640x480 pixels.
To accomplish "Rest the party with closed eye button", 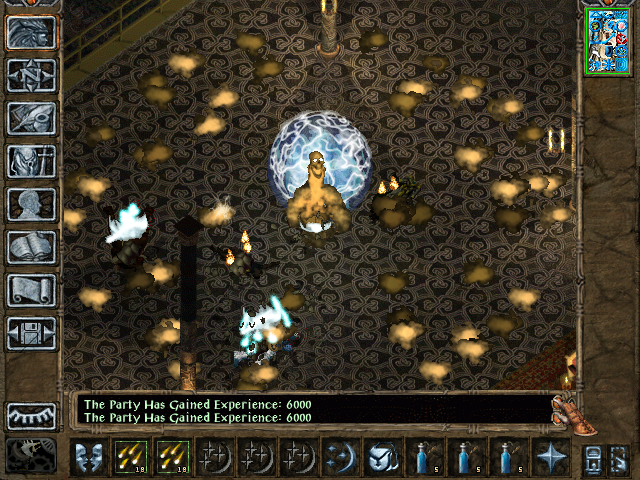I will [31, 415].
